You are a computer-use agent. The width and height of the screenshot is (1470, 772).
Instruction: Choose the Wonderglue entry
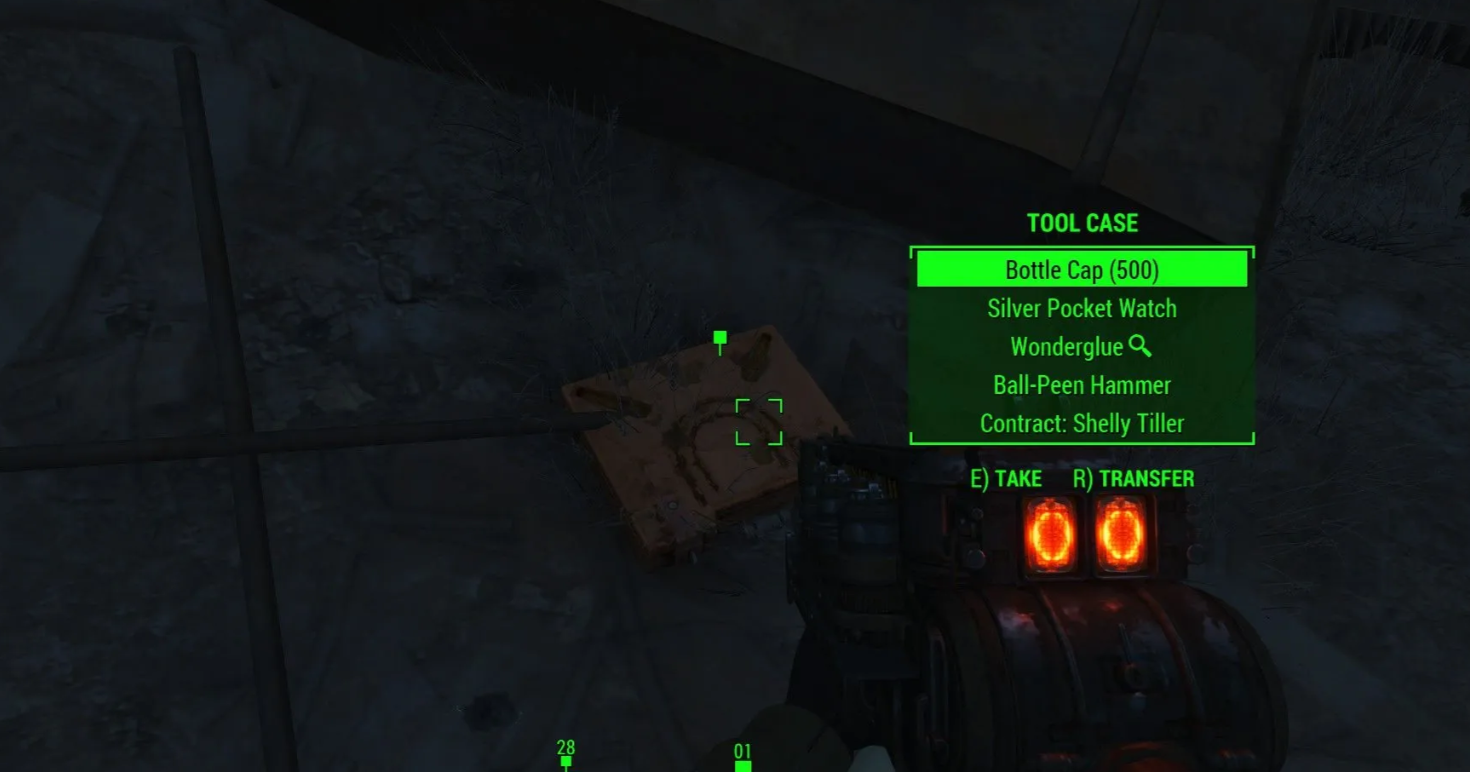(x=1067, y=347)
